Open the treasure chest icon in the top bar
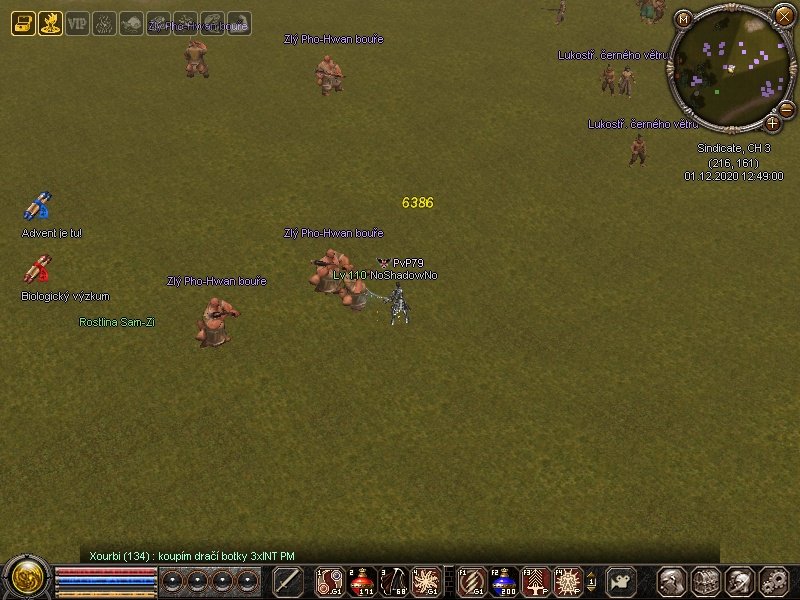The width and height of the screenshot is (800, 600). [23, 23]
